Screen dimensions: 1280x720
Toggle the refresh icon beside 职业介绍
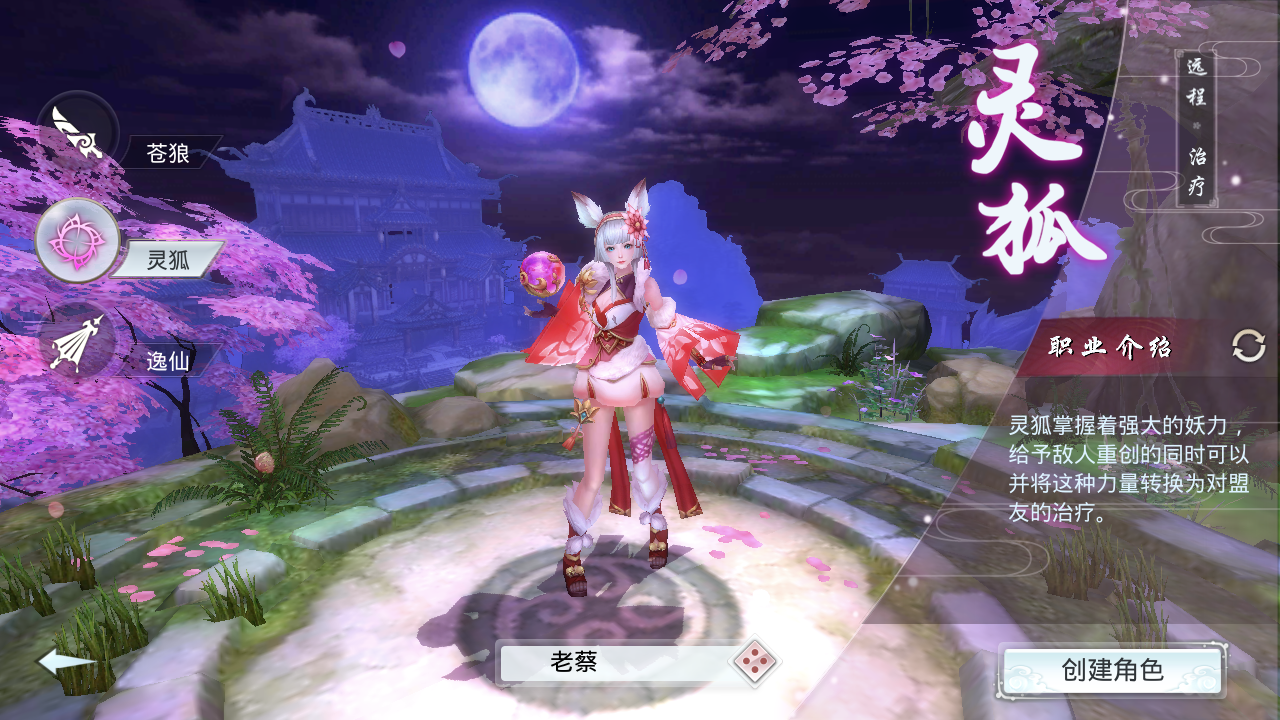[1248, 347]
